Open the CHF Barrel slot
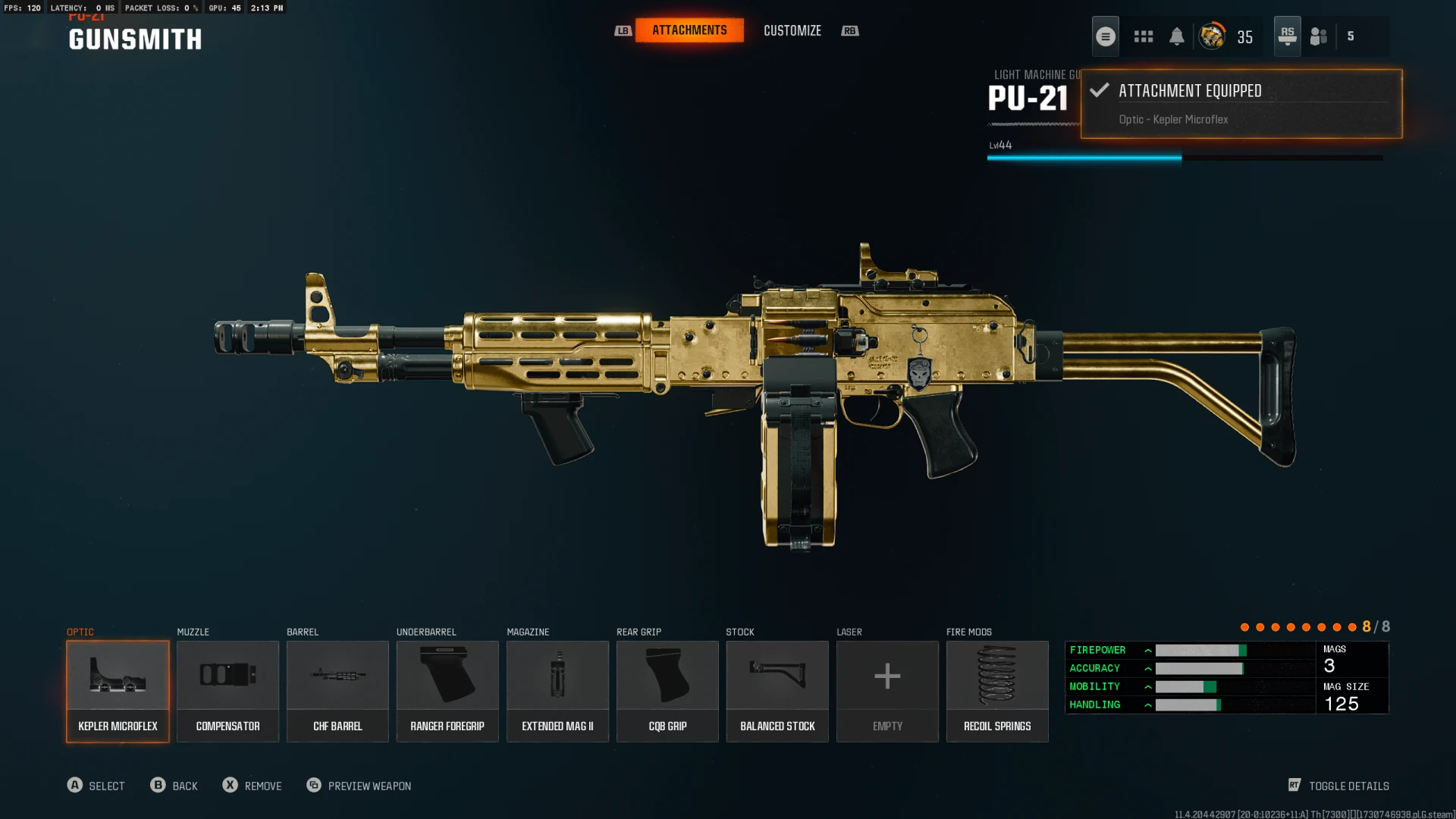 tap(337, 691)
